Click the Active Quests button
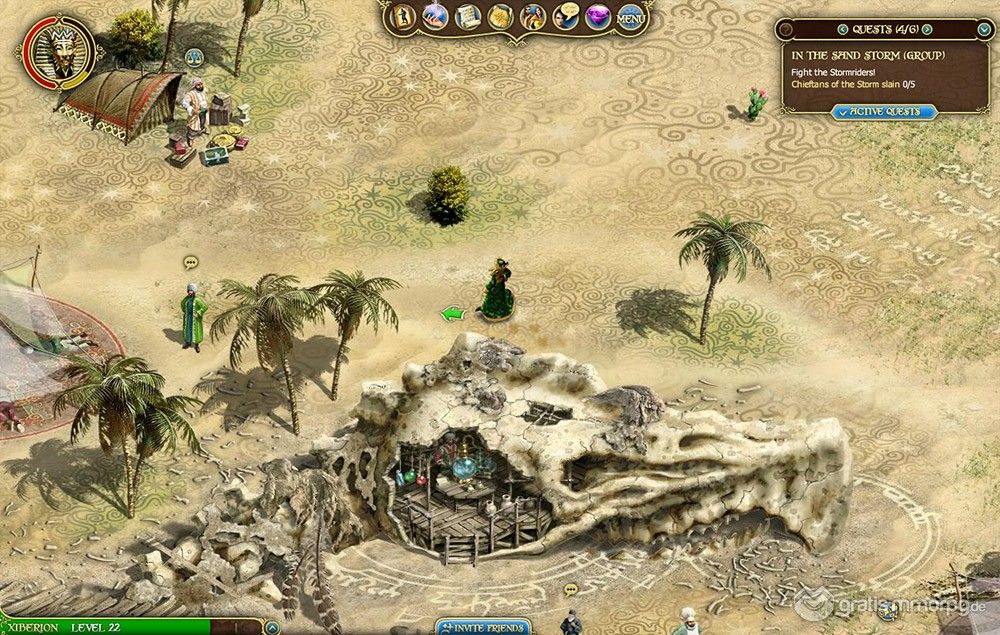1000x635 pixels. (885, 111)
